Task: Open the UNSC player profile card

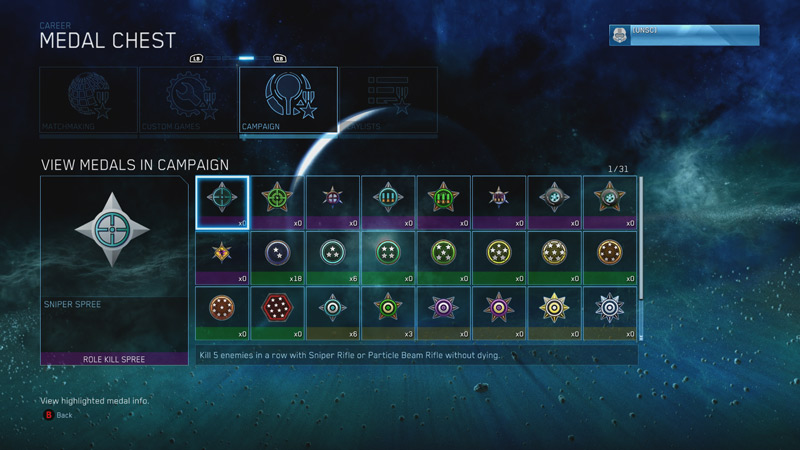Action: coord(684,35)
